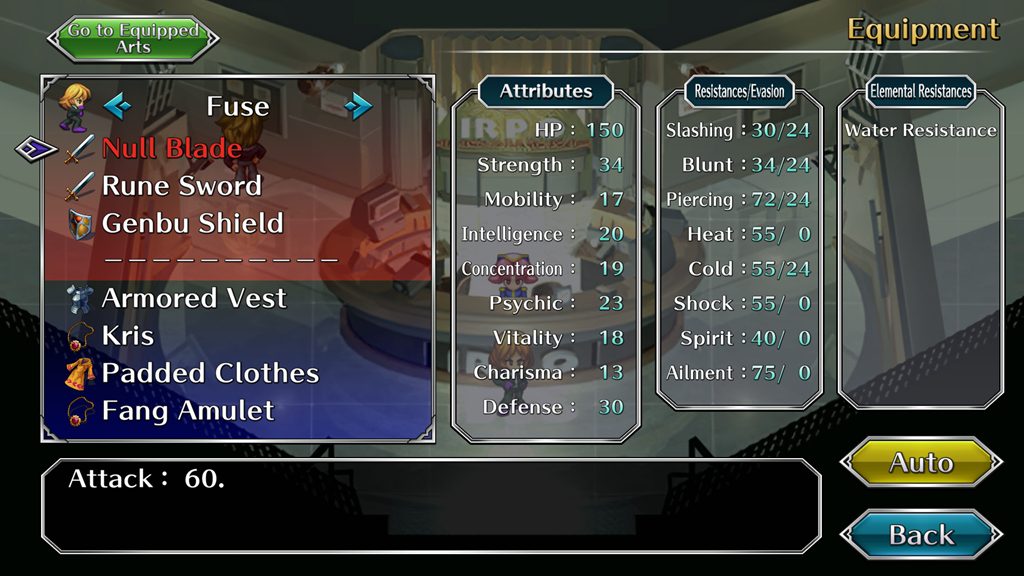Viewport: 1024px width, 576px height.
Task: Choose the Fang Amulet slot
Action: pyautogui.click(x=188, y=410)
